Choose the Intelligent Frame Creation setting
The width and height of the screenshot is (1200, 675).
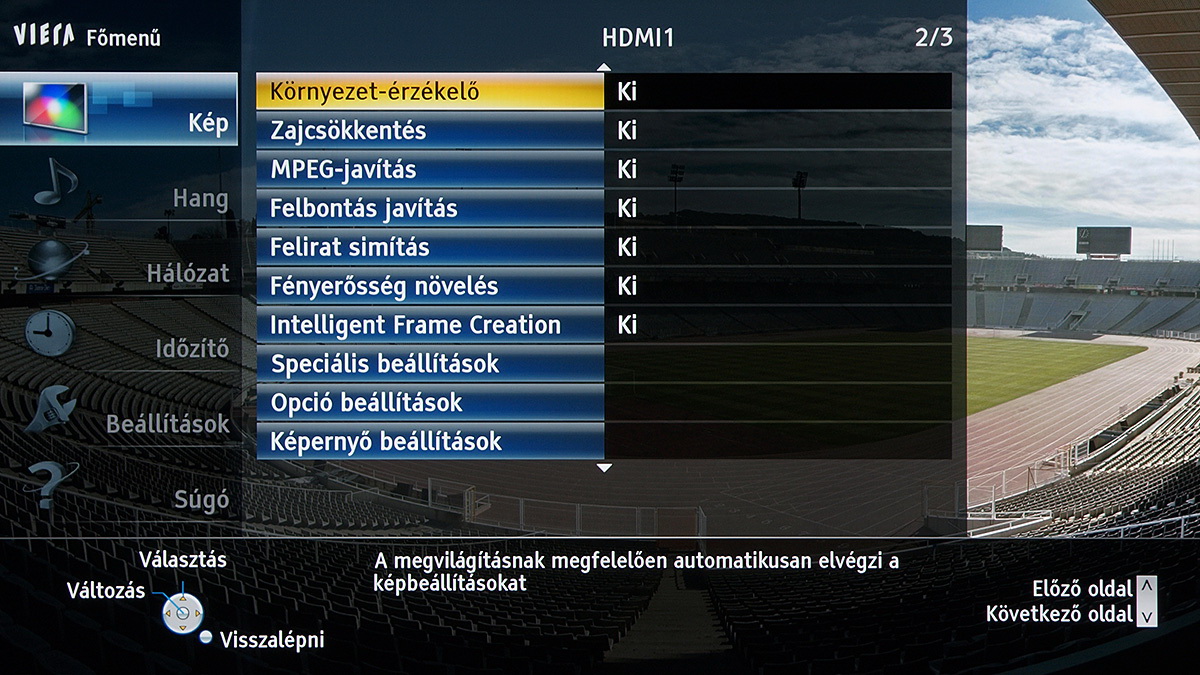[430, 325]
